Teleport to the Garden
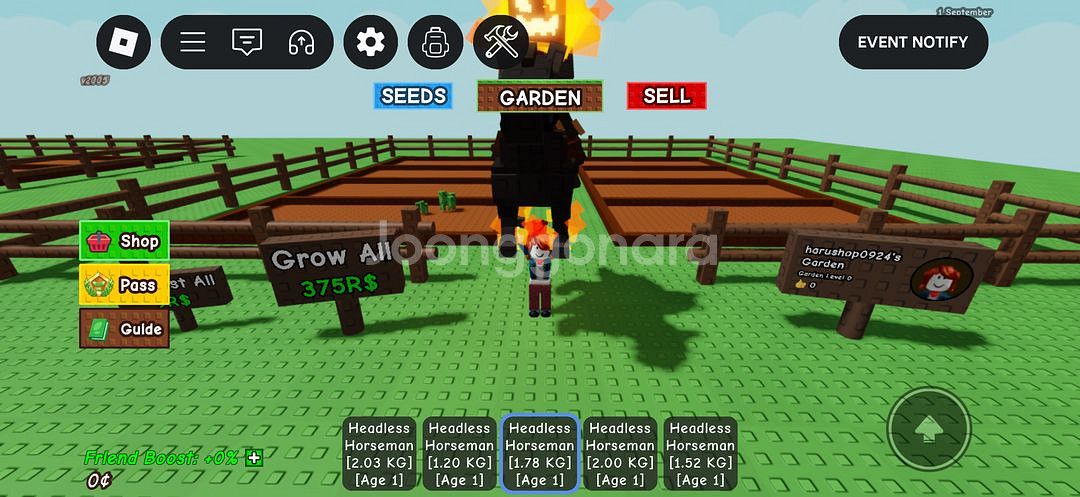Image resolution: width=1080 pixels, height=497 pixels. [540, 97]
